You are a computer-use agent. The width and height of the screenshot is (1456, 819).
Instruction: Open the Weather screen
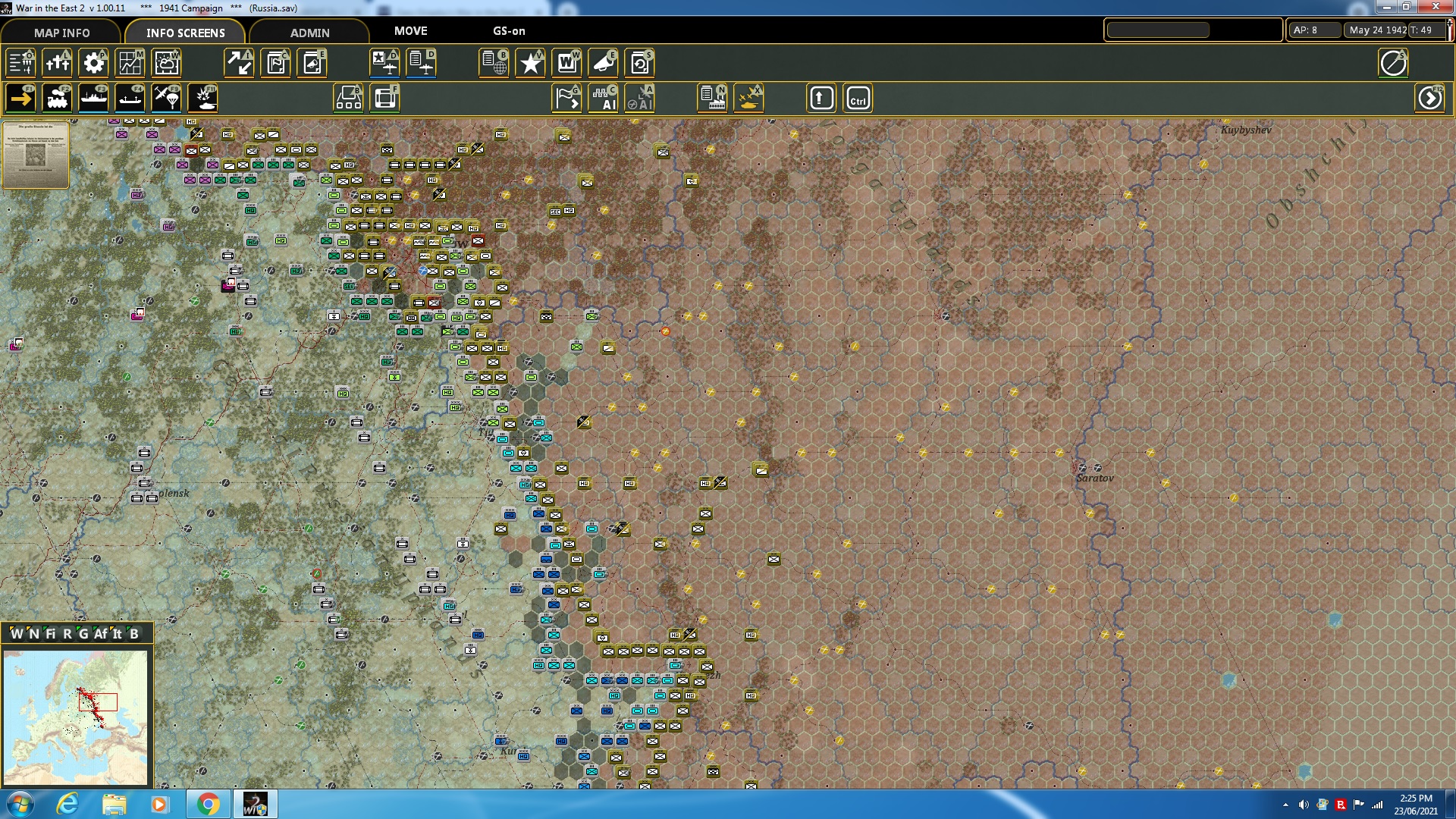click(x=166, y=64)
